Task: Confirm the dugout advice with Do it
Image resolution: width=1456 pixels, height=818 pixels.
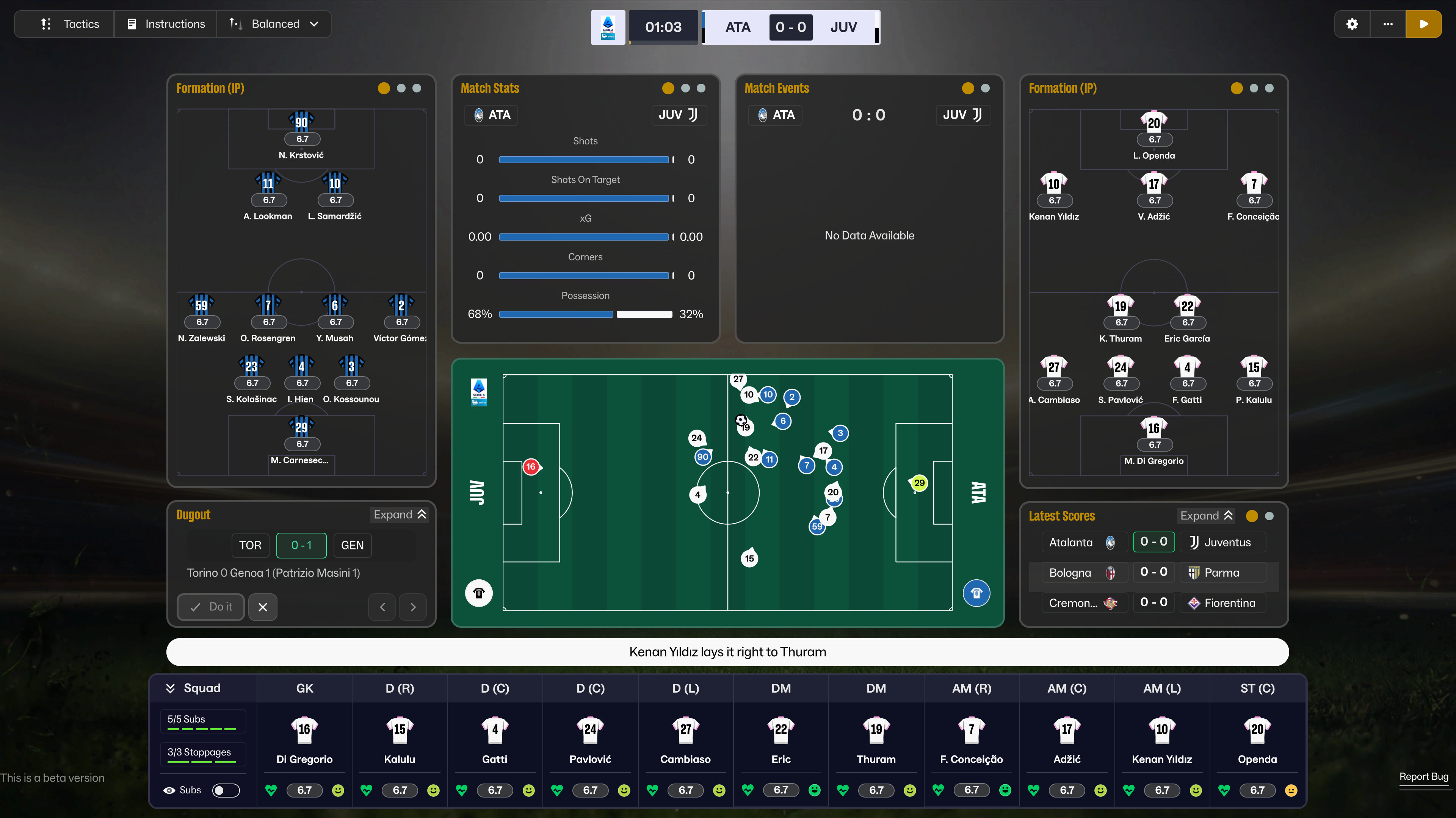Action: [211, 607]
